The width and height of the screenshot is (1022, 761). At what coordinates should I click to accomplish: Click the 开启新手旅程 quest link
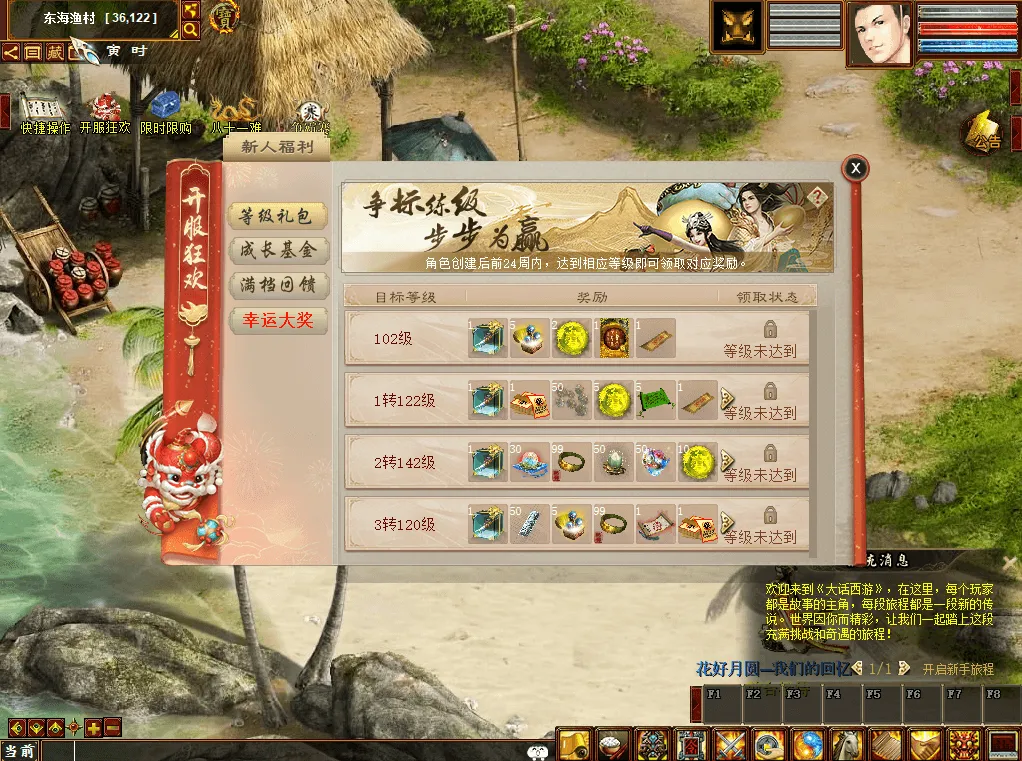click(x=957, y=669)
